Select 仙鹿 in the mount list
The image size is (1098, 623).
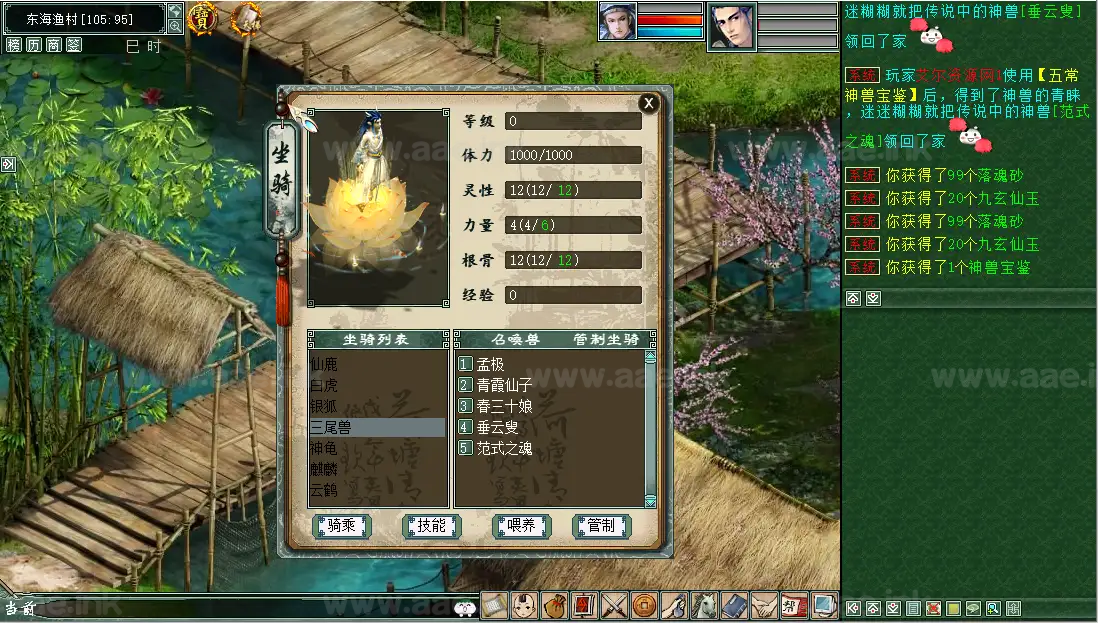(324, 364)
